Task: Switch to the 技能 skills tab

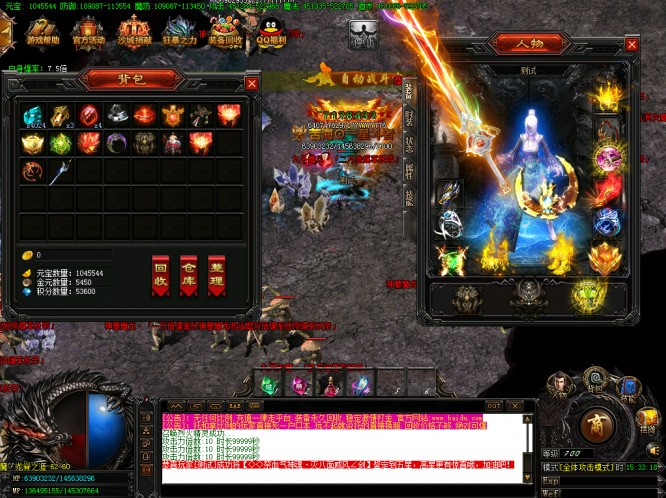Action: click(408, 196)
